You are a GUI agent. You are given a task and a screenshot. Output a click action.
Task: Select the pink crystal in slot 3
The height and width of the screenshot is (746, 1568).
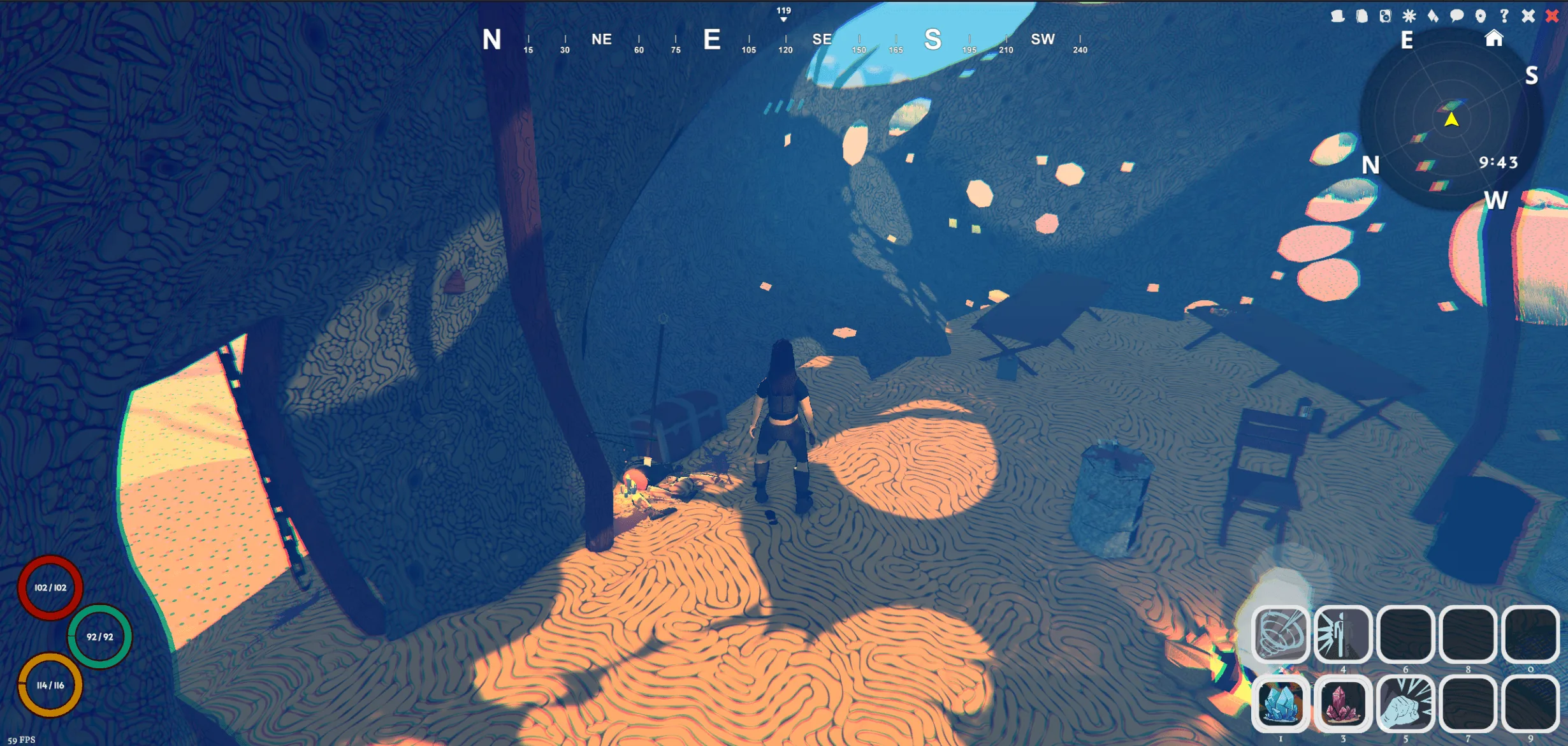pyautogui.click(x=1342, y=703)
